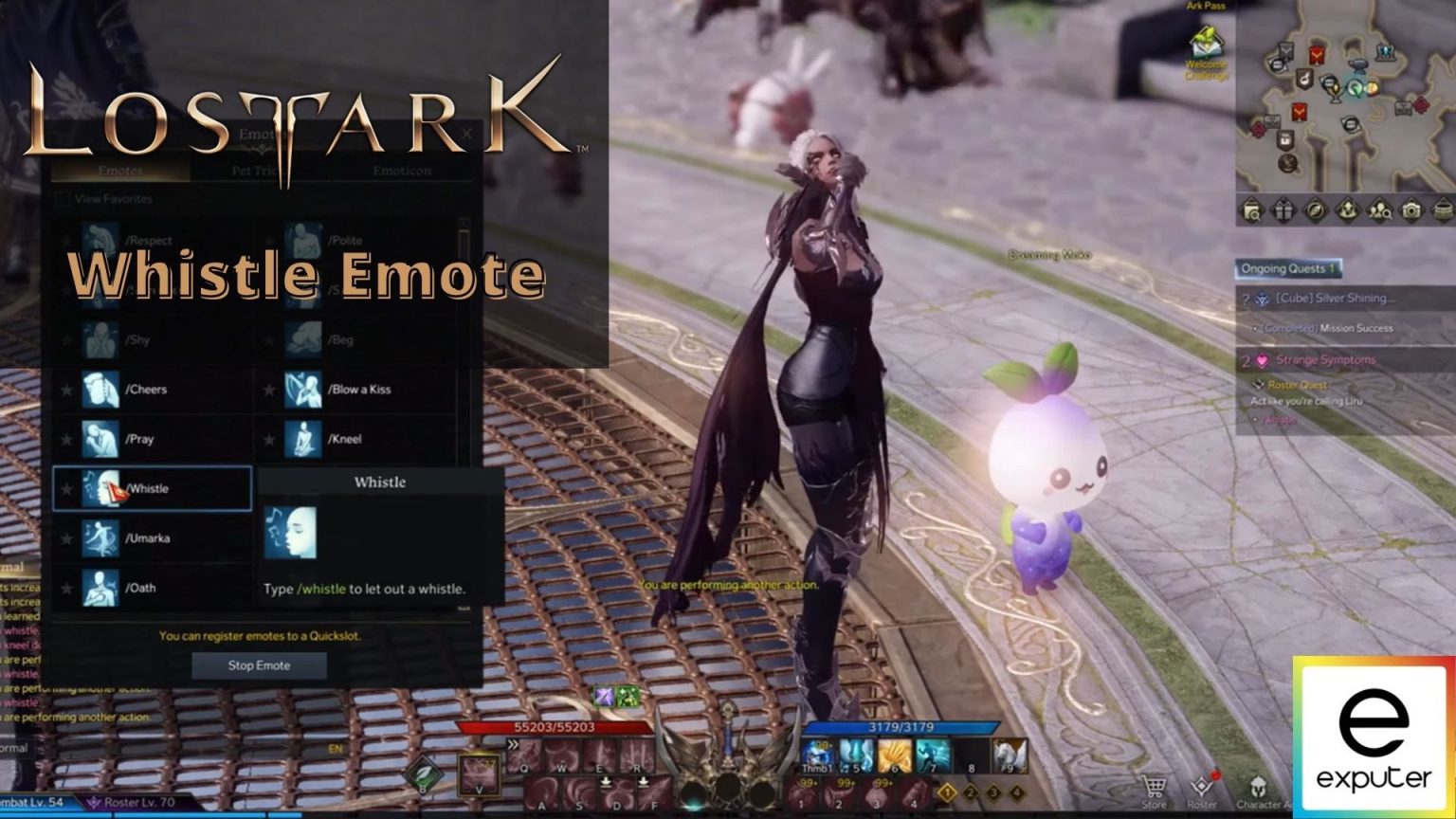
Task: Enable the View Favorites checkbox
Action: tap(62, 199)
